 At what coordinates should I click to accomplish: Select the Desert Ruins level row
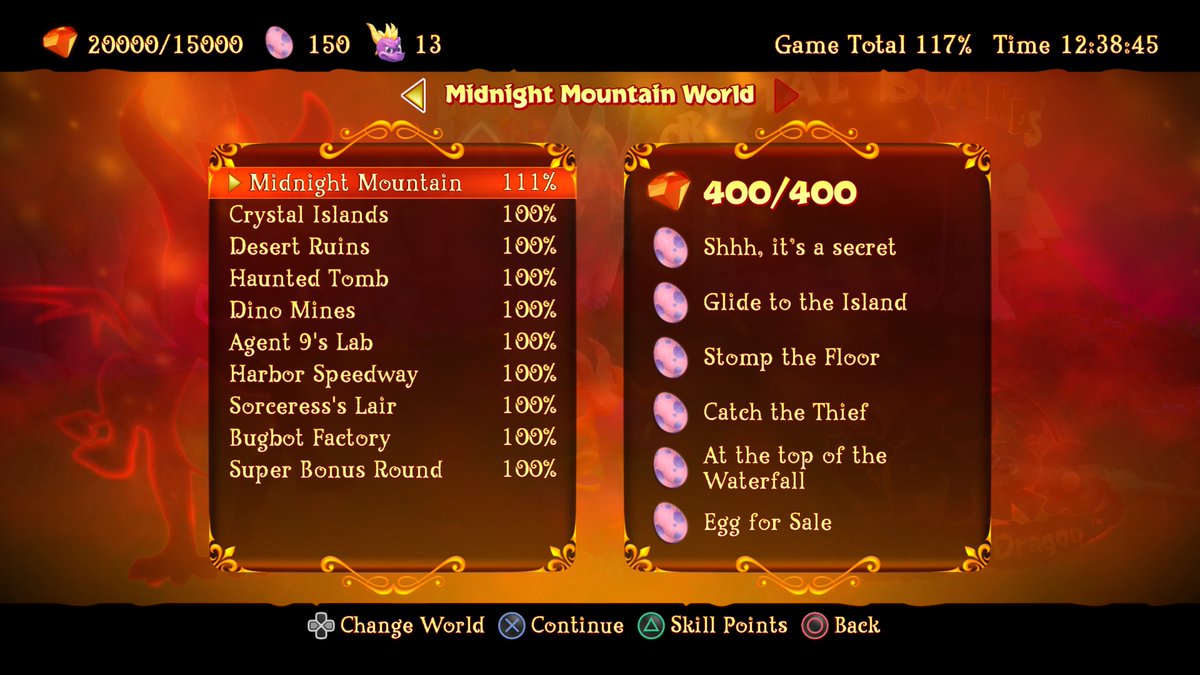coord(392,247)
